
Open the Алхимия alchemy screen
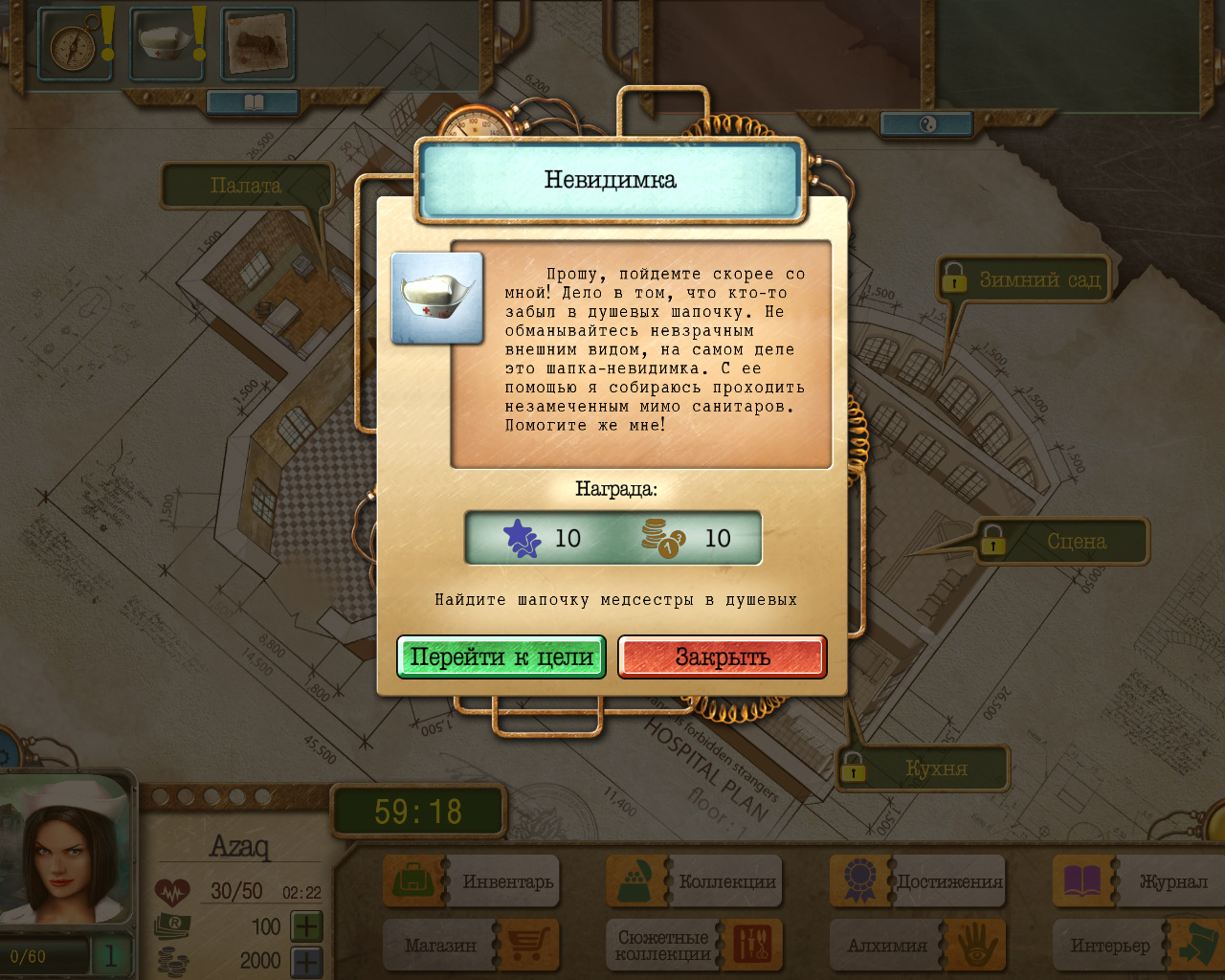(x=919, y=946)
